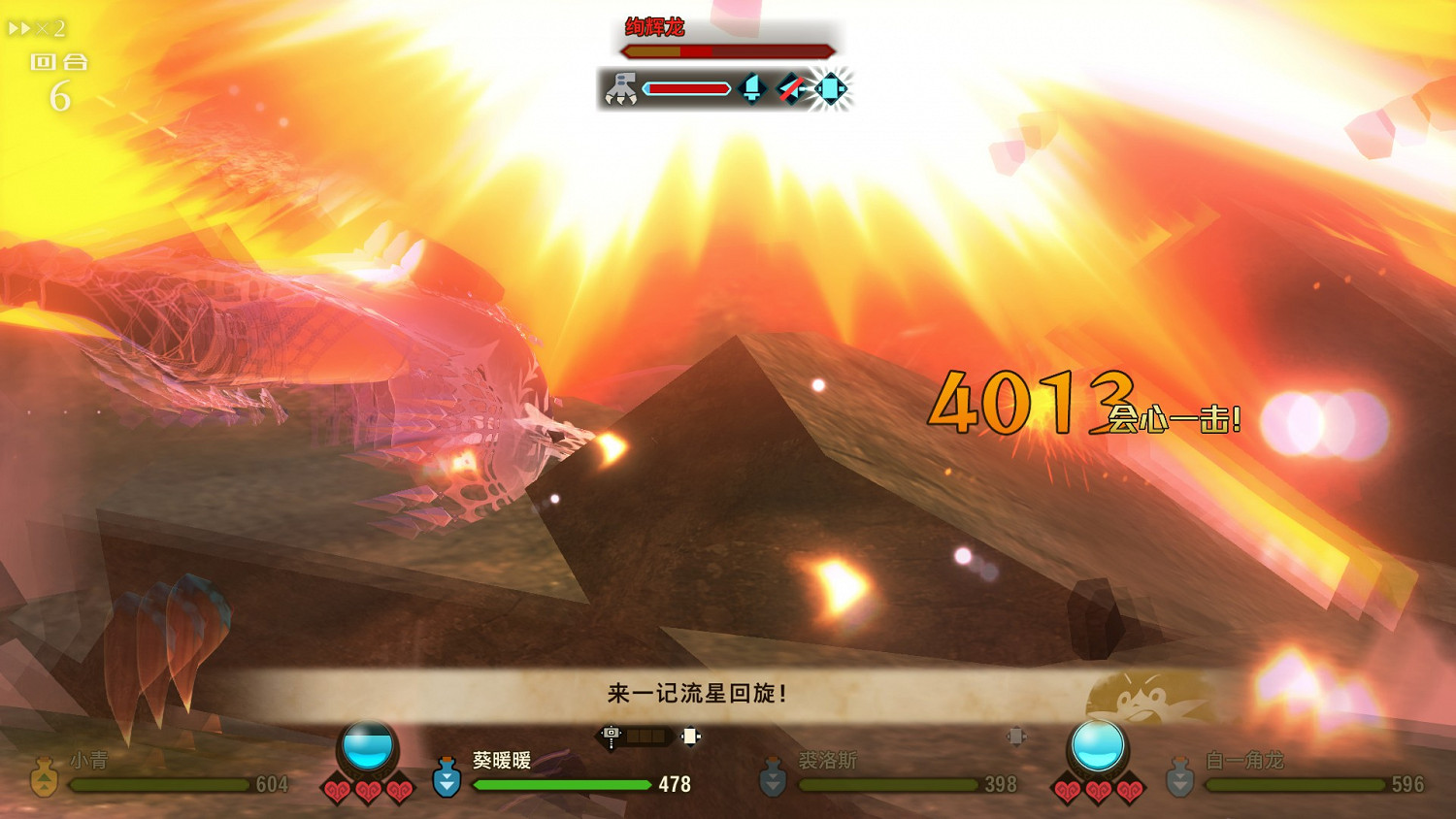Expand the 回合 6 turn counter

[60, 78]
